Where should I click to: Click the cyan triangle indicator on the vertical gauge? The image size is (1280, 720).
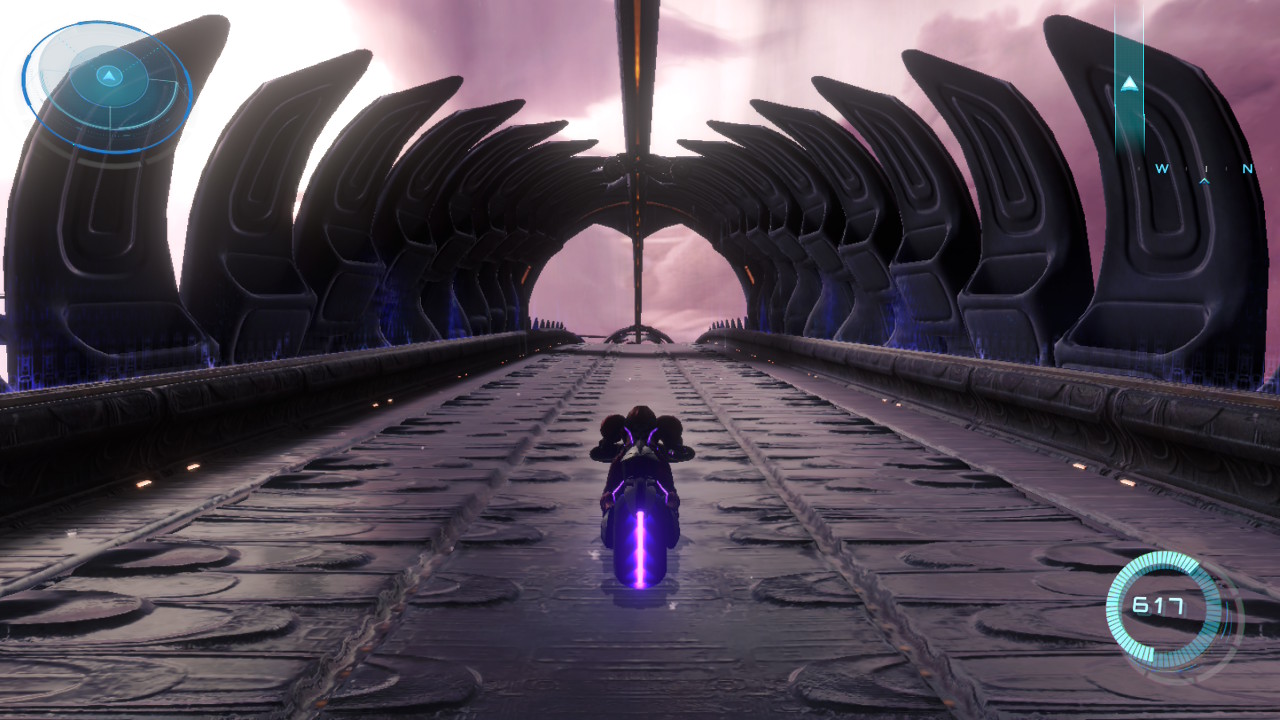coord(1131,84)
